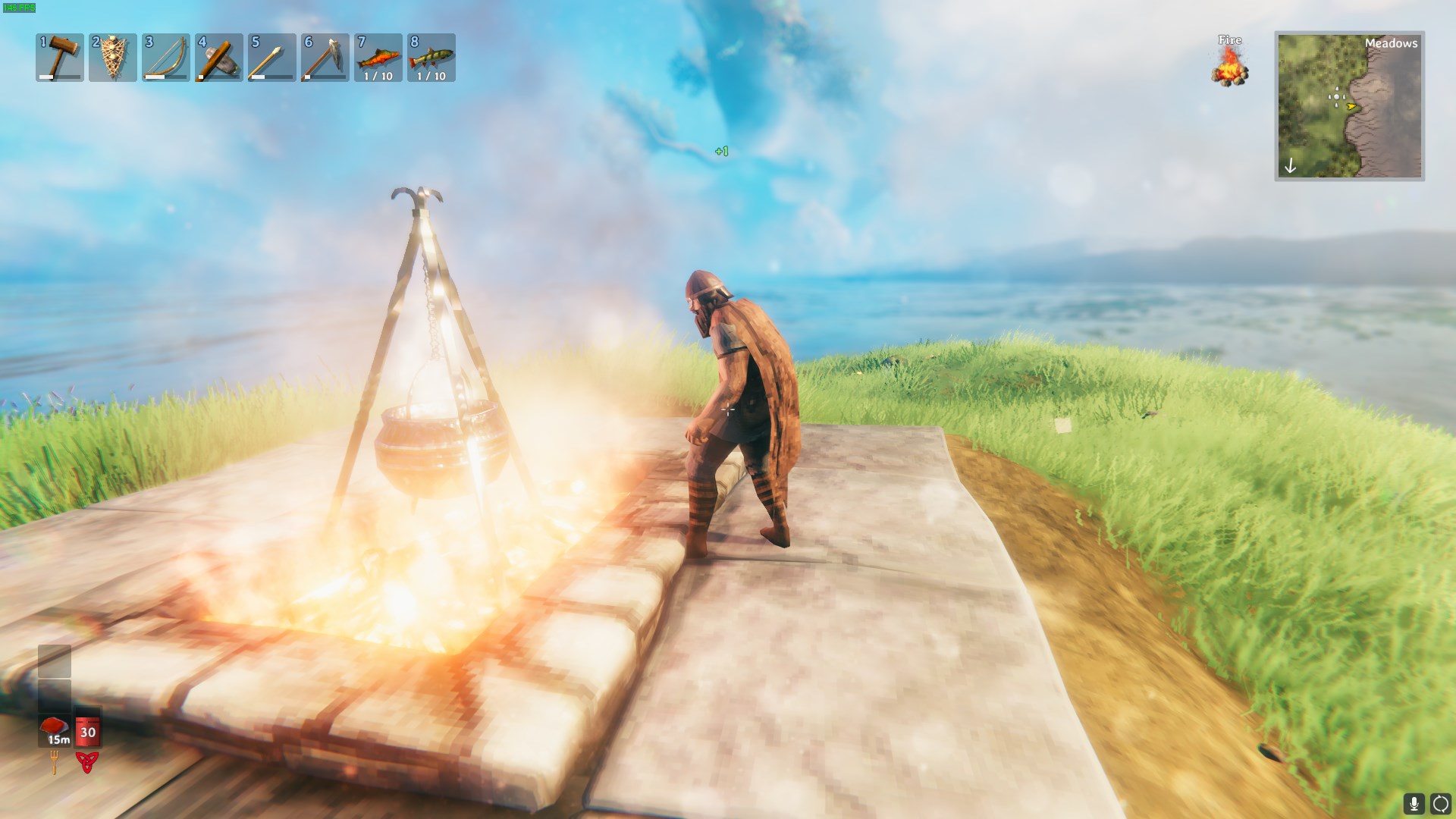
Task: Click the circular refresh icon beside the microphone
Action: (x=1440, y=804)
